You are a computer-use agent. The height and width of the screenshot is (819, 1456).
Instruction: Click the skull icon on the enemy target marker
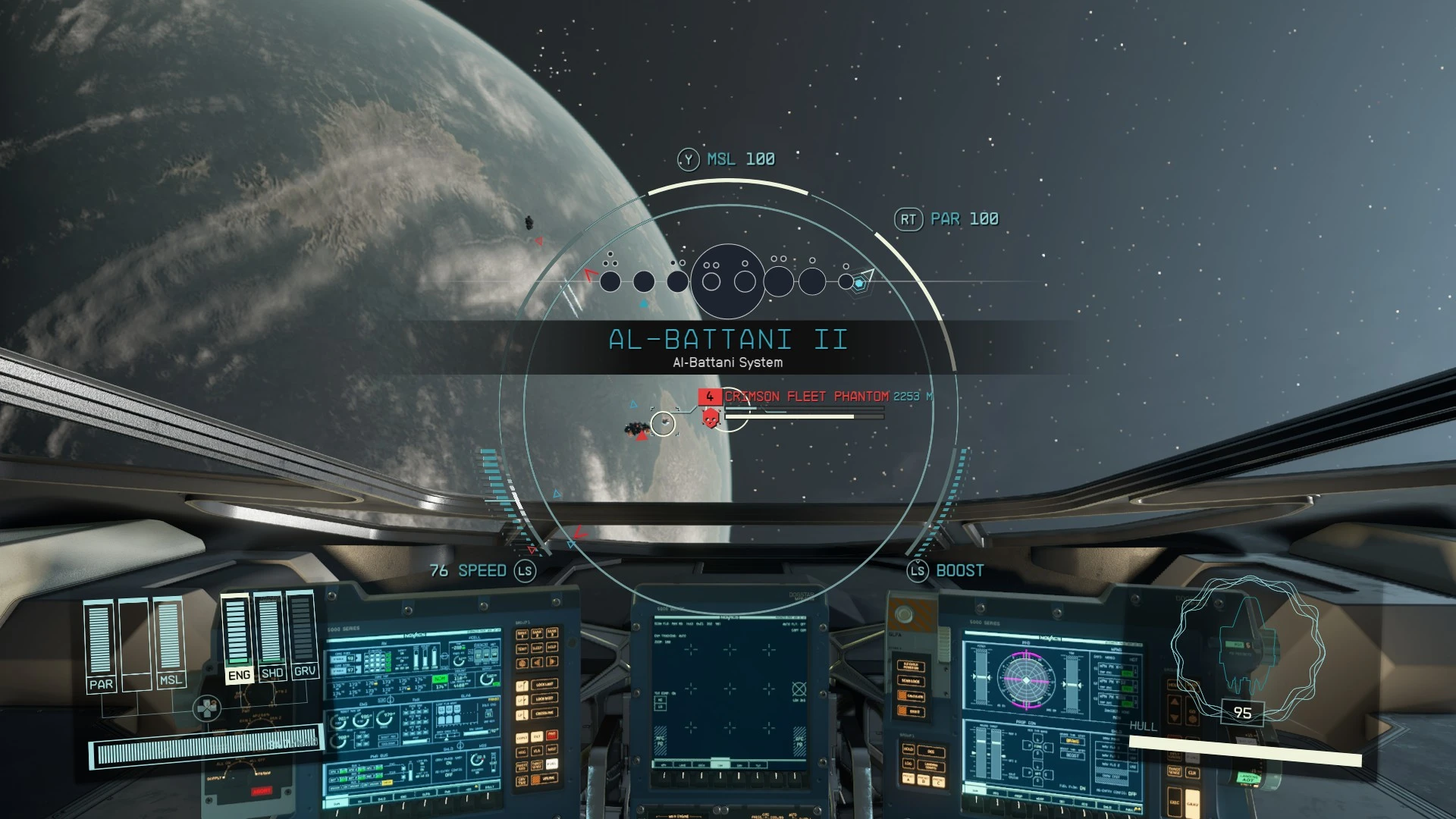tap(711, 417)
